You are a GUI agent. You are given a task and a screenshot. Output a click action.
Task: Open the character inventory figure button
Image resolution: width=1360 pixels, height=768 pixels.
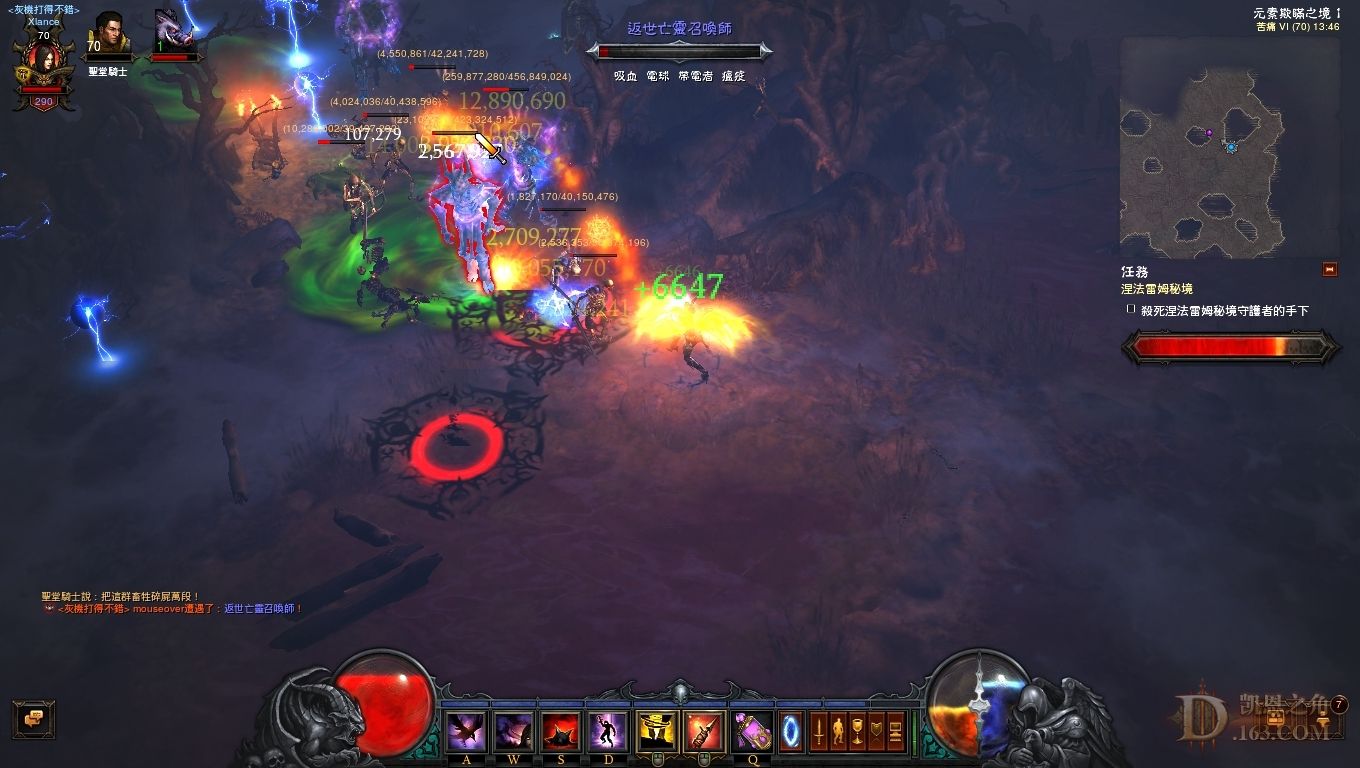coord(837,731)
